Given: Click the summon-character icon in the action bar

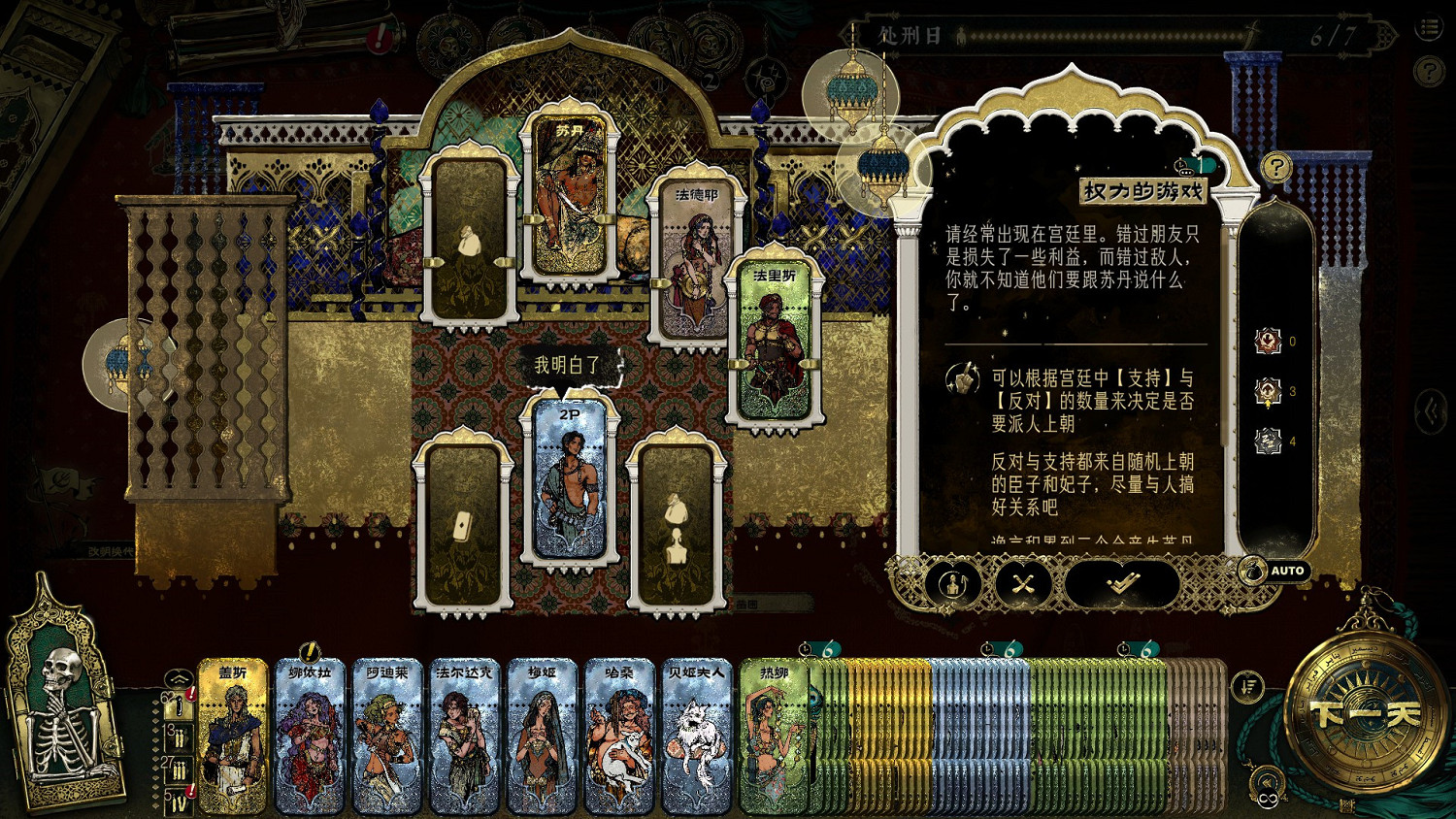Looking at the screenshot, I should point(953,583).
